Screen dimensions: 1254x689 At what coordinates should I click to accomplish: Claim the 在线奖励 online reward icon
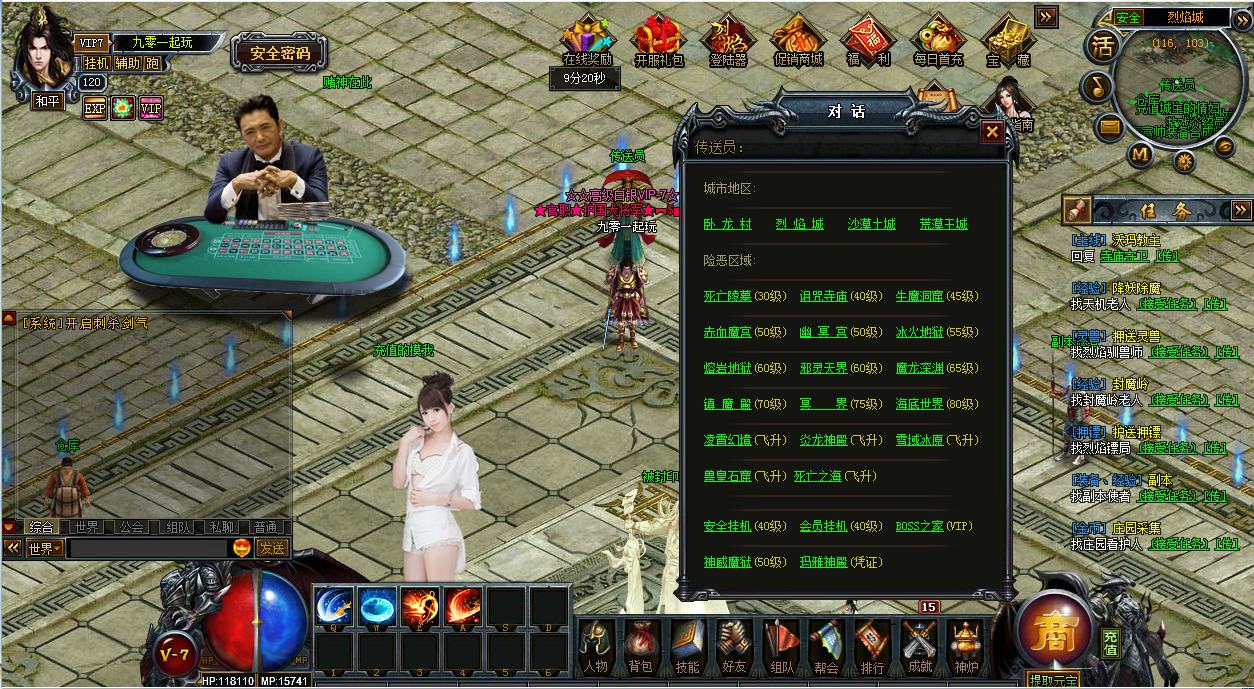click(x=586, y=43)
